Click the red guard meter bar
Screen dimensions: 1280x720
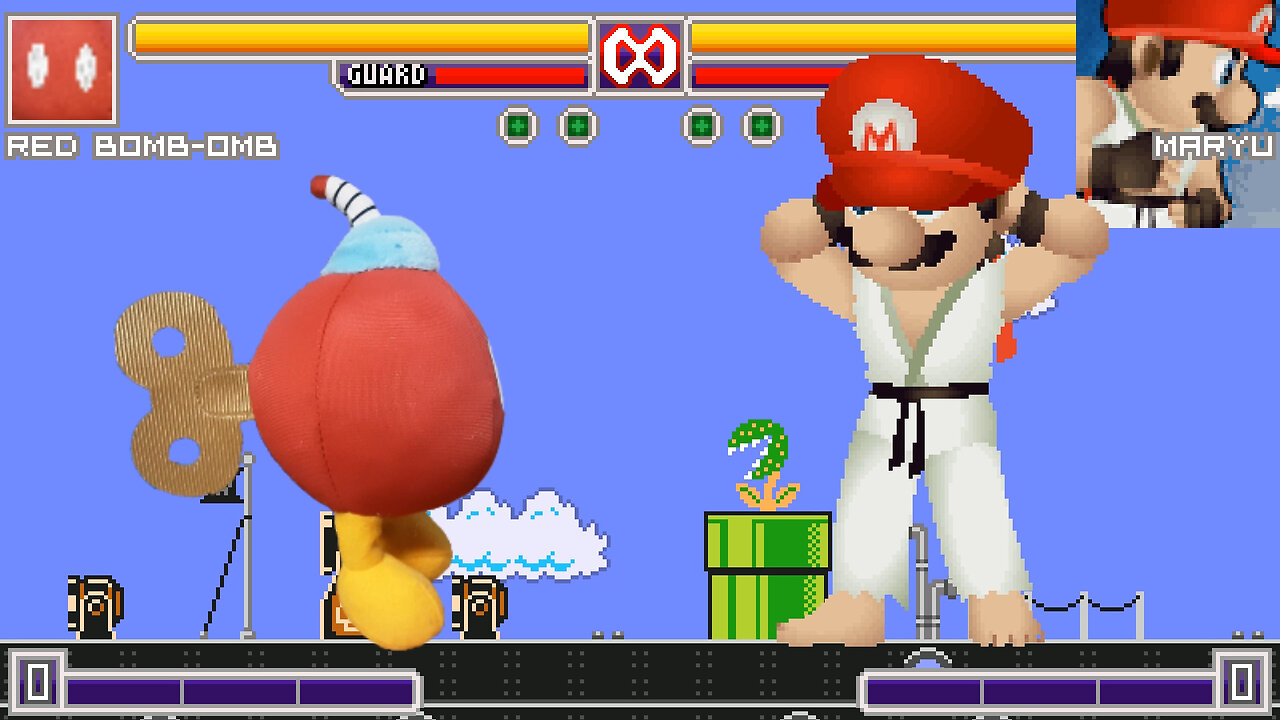tap(510, 74)
